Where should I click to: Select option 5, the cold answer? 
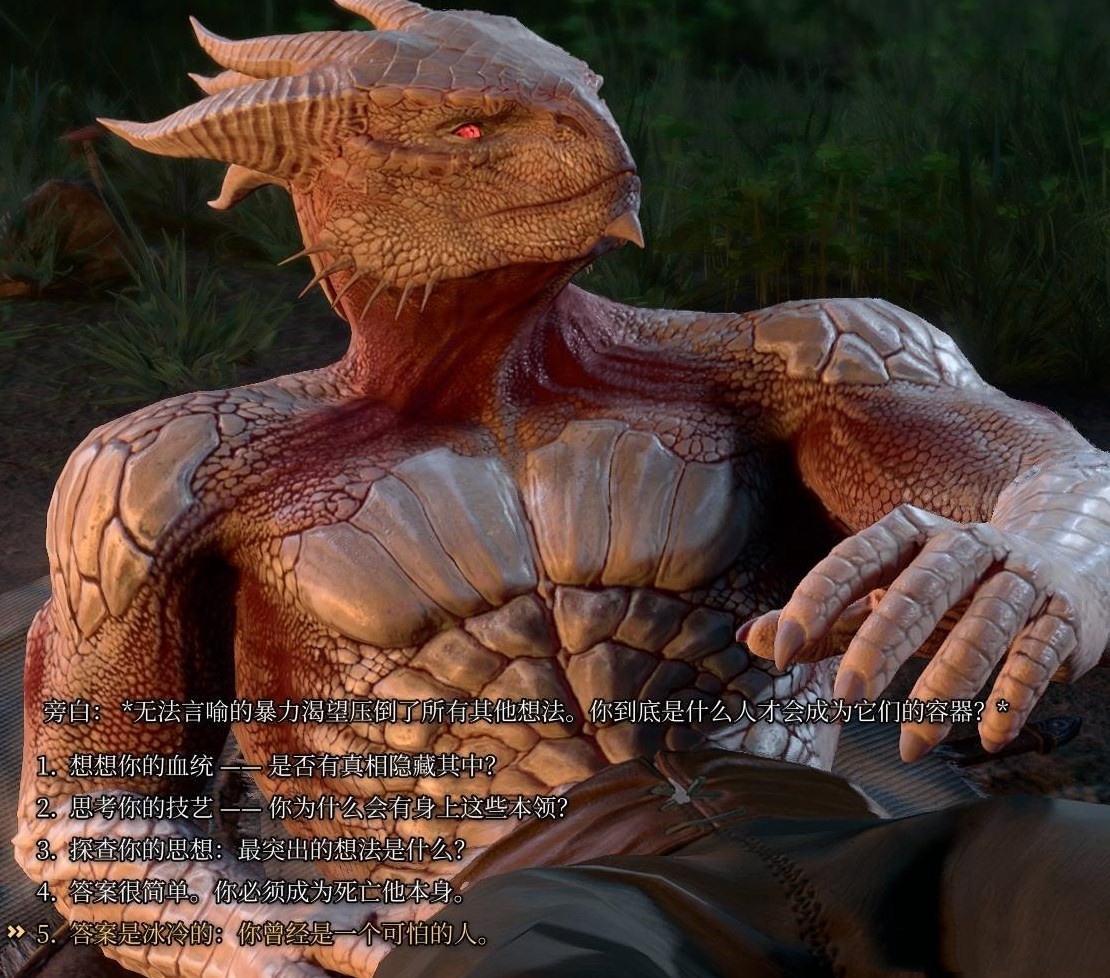pos(264,934)
